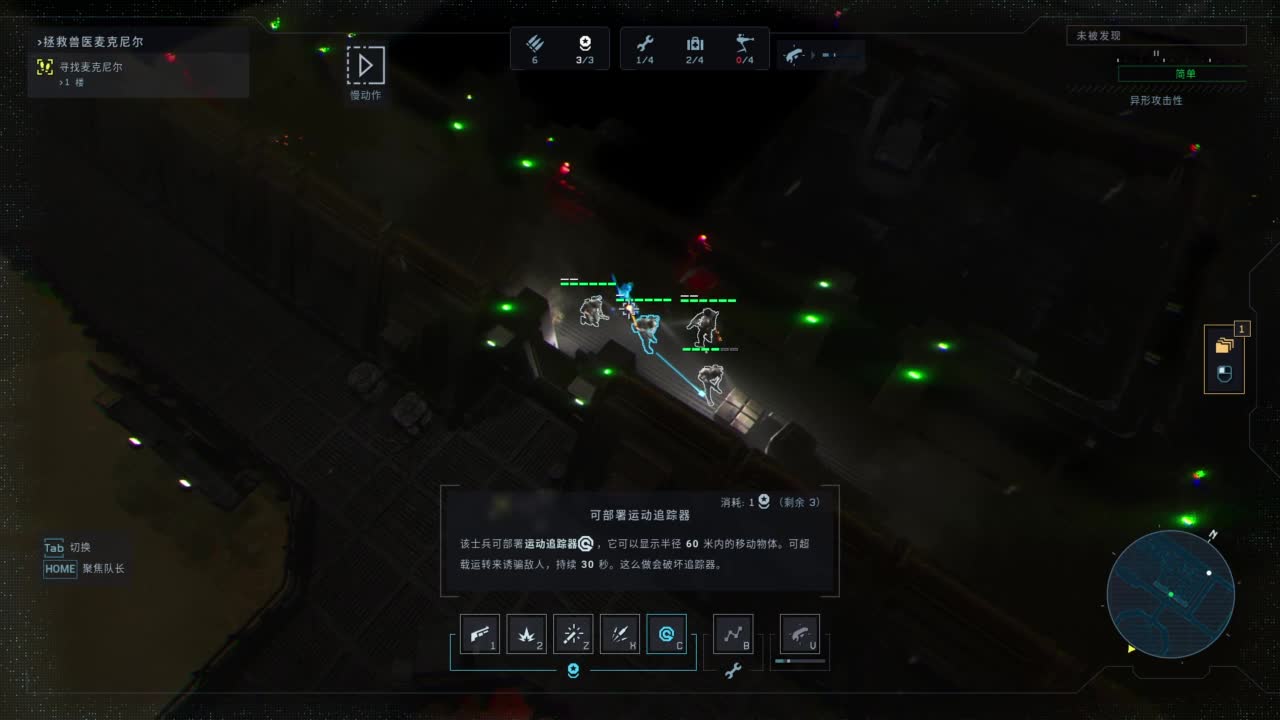Click the medkit counter showing 2/4
The image size is (1280, 720).
tap(695, 48)
